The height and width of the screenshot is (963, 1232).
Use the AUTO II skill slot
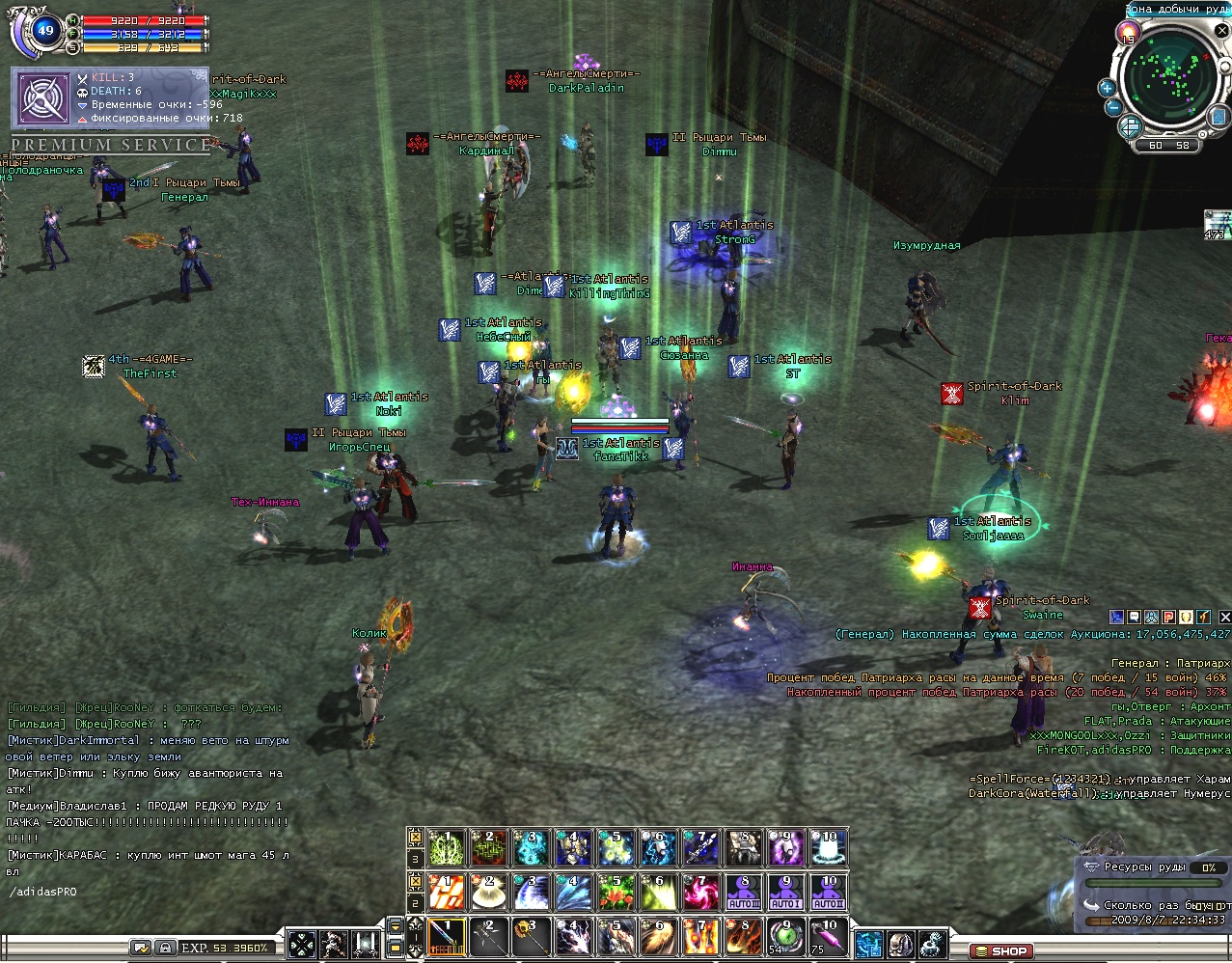pos(829,892)
